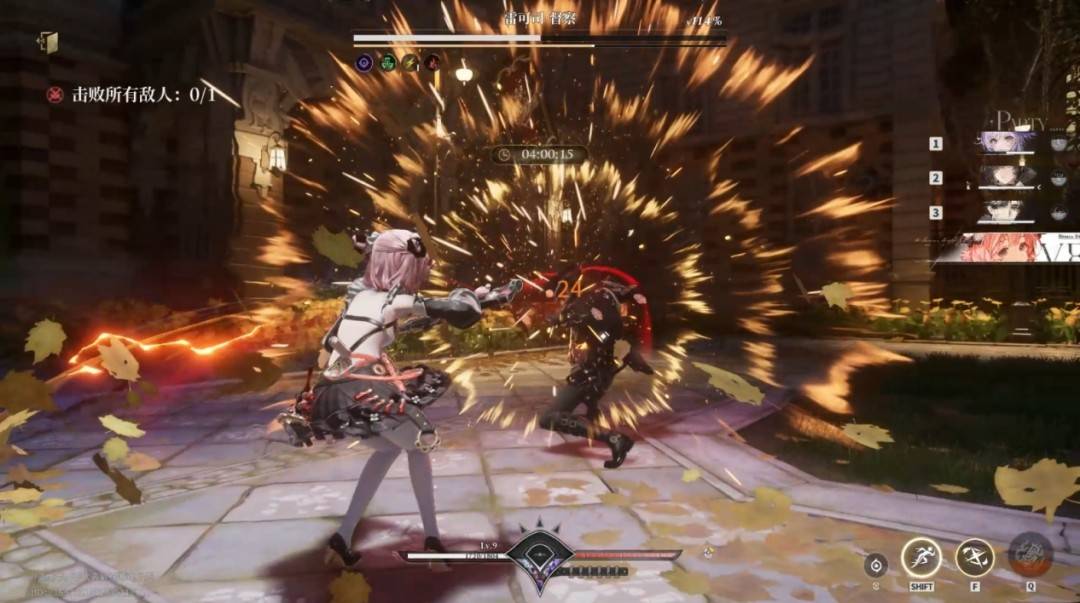
Task: Inspect the green clover boss status icon
Action: pyautogui.click(x=387, y=63)
